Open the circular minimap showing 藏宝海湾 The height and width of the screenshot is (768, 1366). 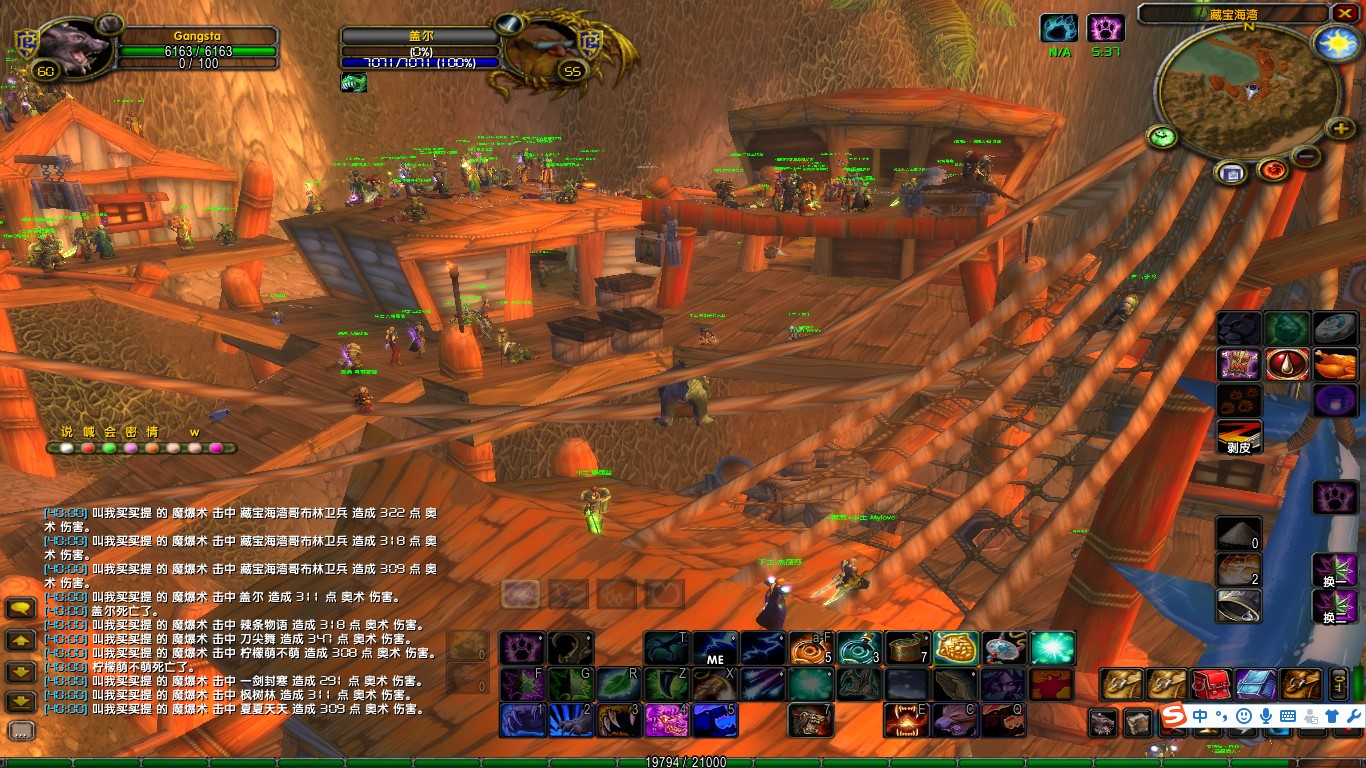click(x=1249, y=90)
